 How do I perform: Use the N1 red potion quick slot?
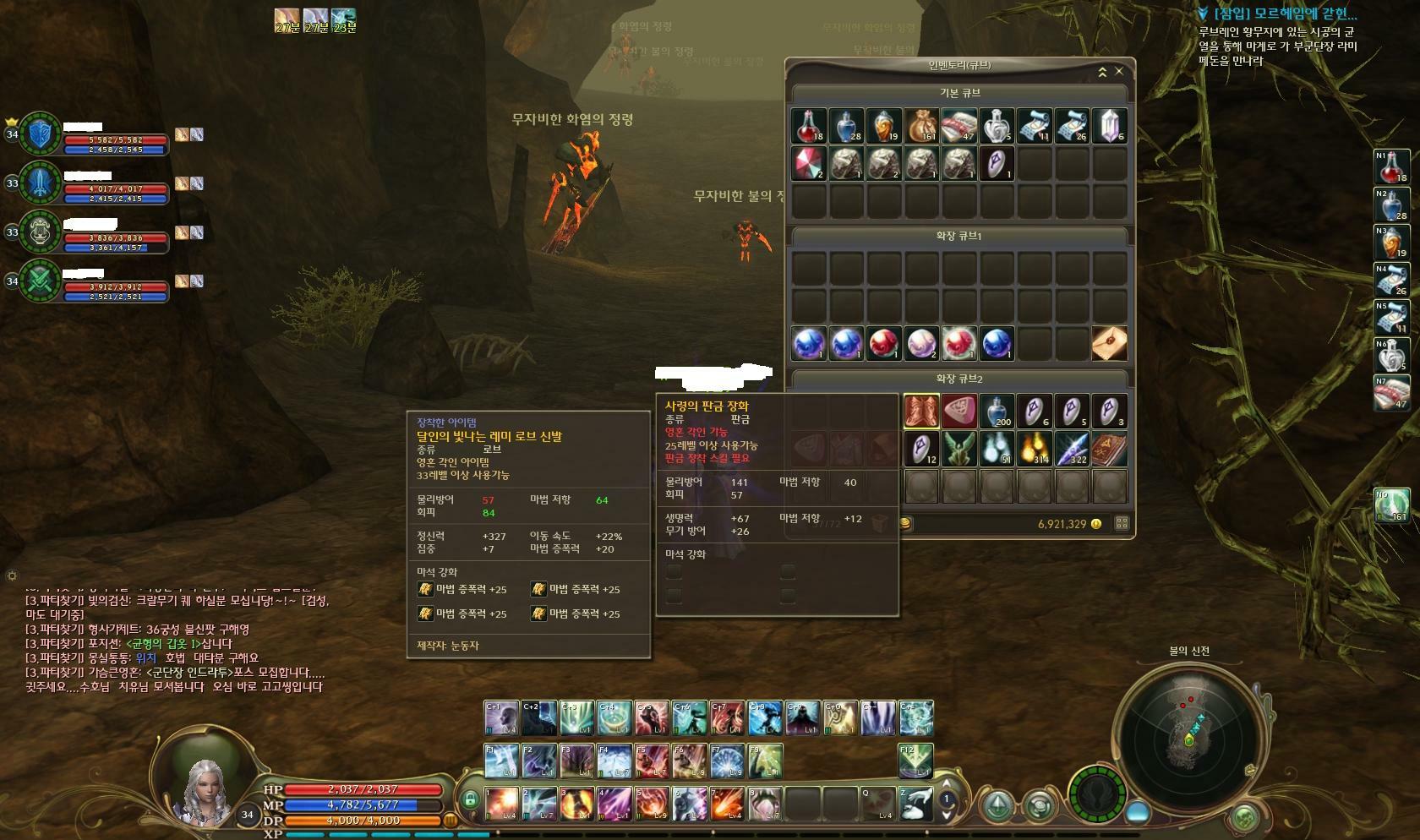pyautogui.click(x=1391, y=167)
